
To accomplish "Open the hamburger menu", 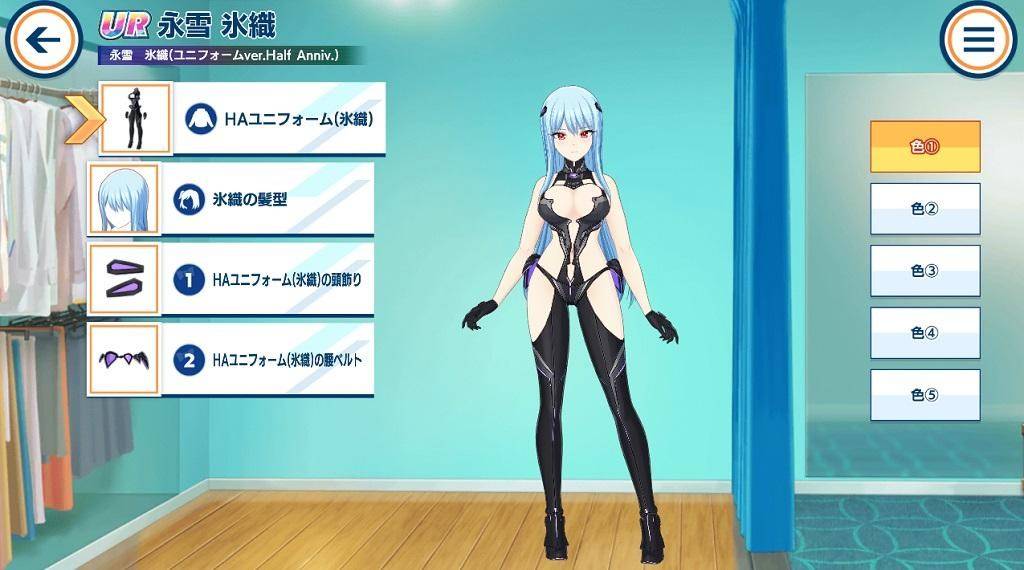I will 978,40.
